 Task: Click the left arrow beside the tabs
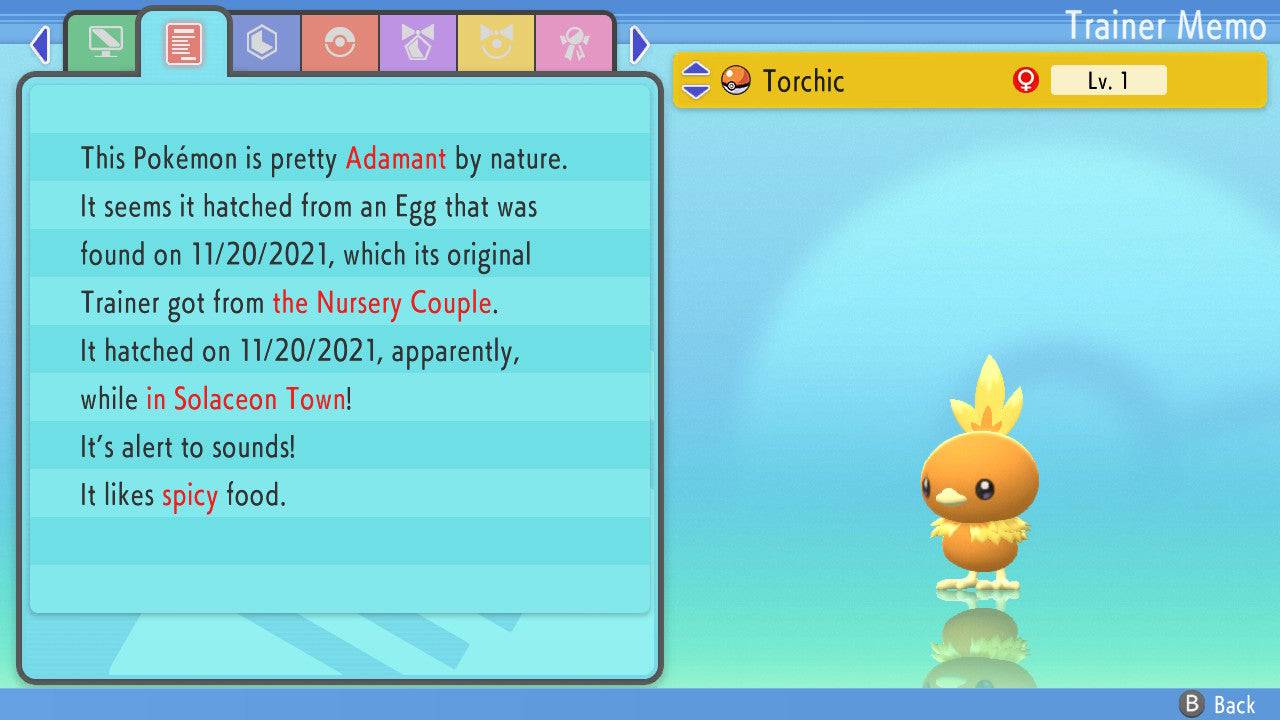pos(40,44)
